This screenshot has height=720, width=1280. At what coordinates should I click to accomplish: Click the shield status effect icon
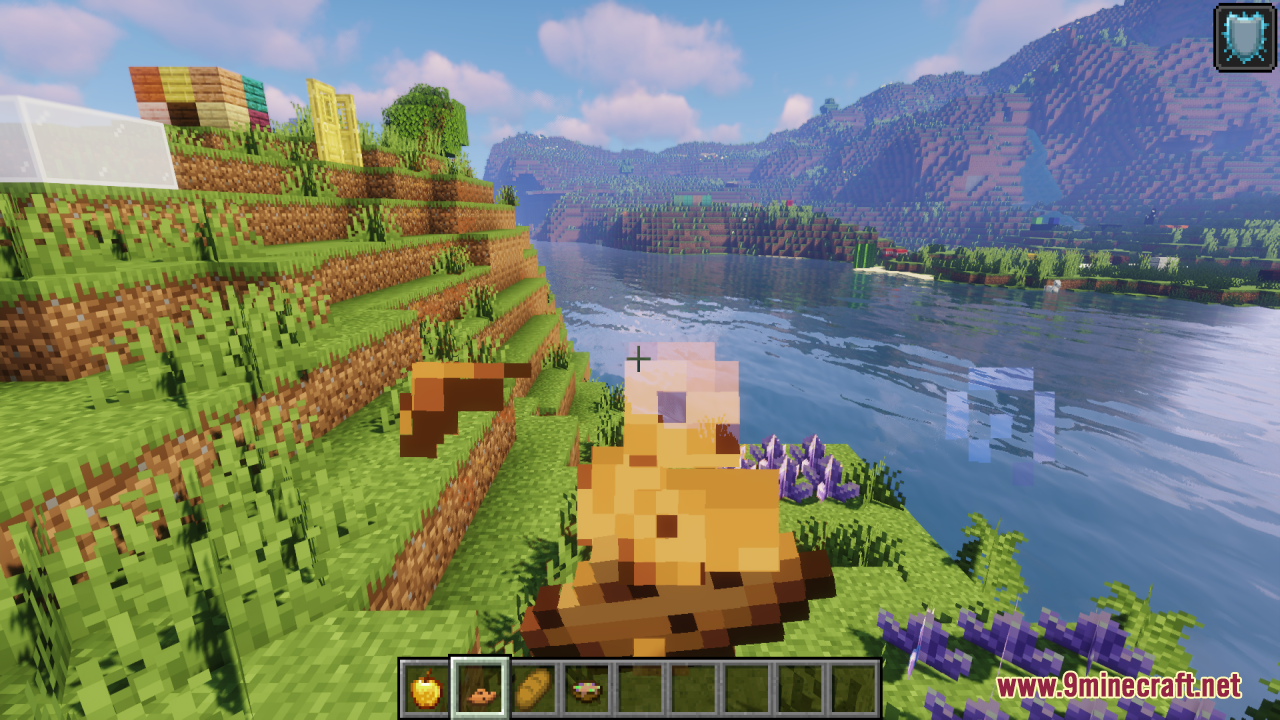click(1244, 38)
